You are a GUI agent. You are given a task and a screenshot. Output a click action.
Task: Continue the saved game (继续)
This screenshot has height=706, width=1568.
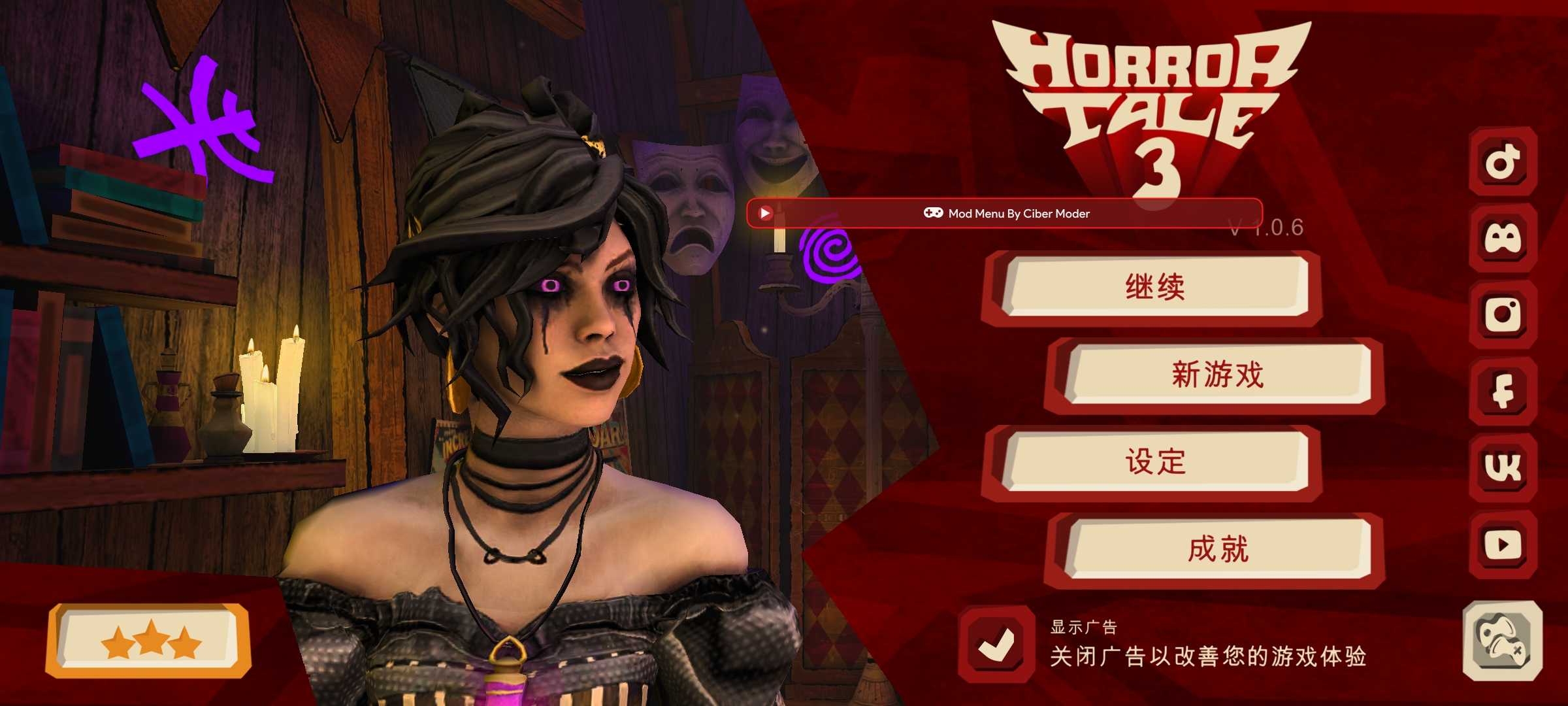pyautogui.click(x=1155, y=287)
